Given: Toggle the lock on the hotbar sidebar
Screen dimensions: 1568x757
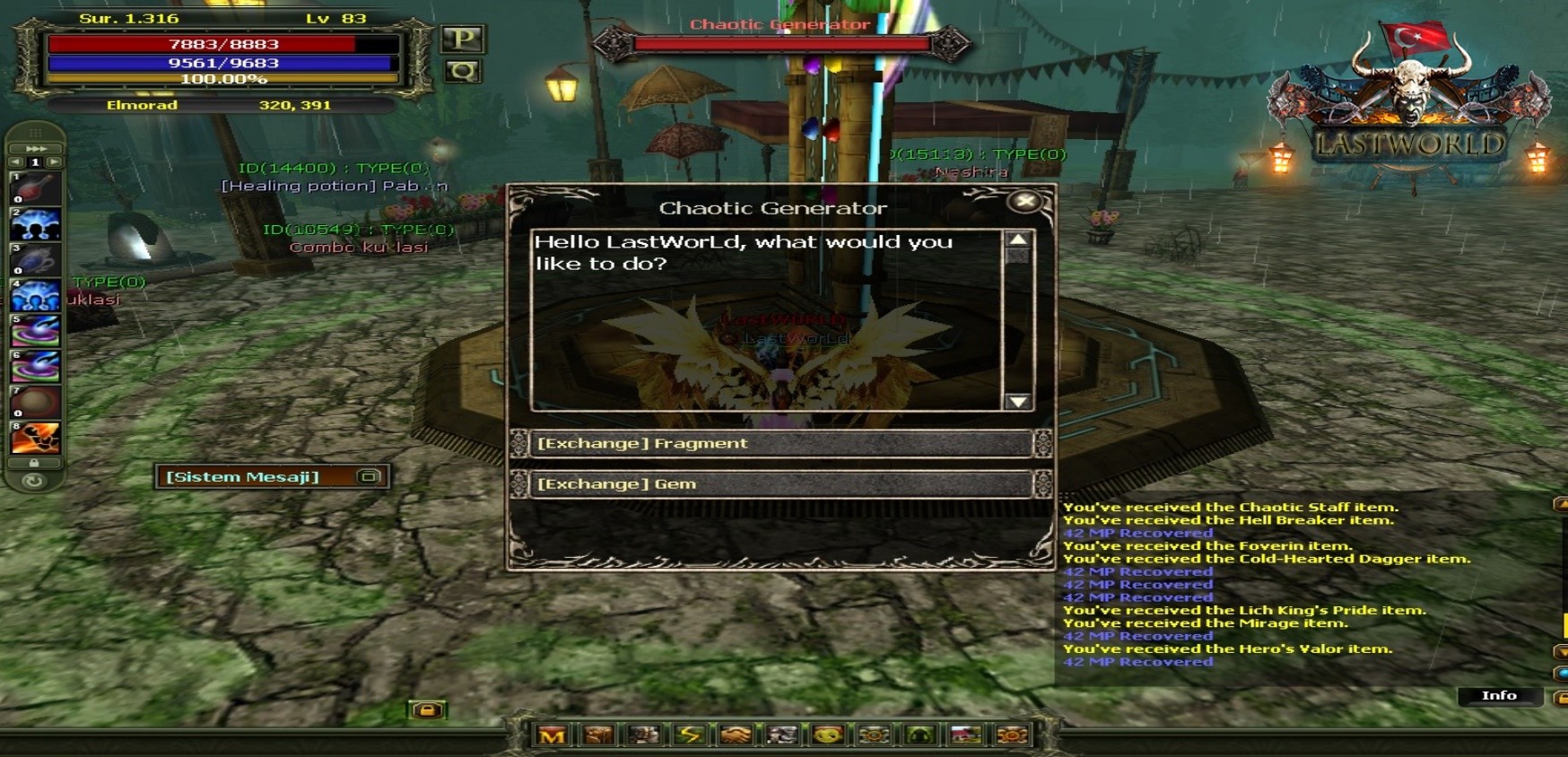Looking at the screenshot, I should [x=34, y=462].
